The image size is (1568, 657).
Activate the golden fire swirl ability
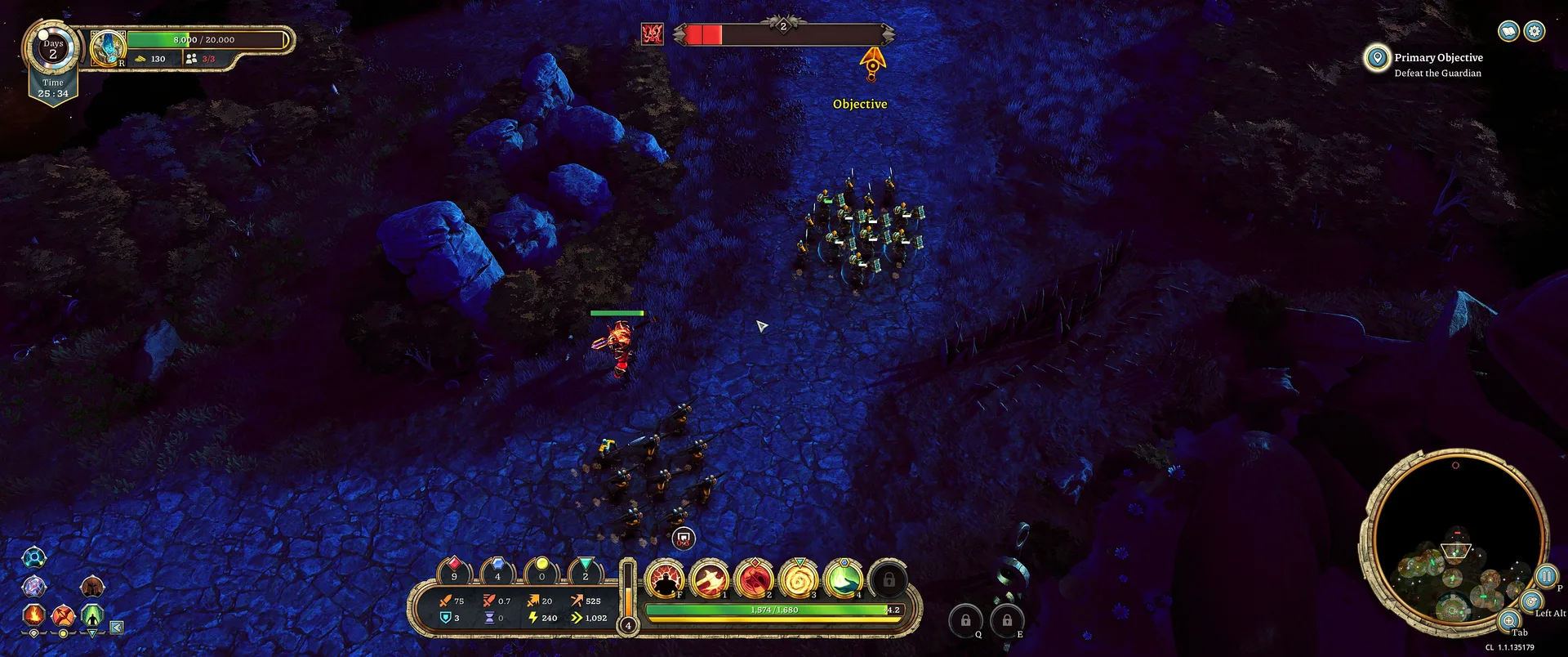tap(799, 579)
